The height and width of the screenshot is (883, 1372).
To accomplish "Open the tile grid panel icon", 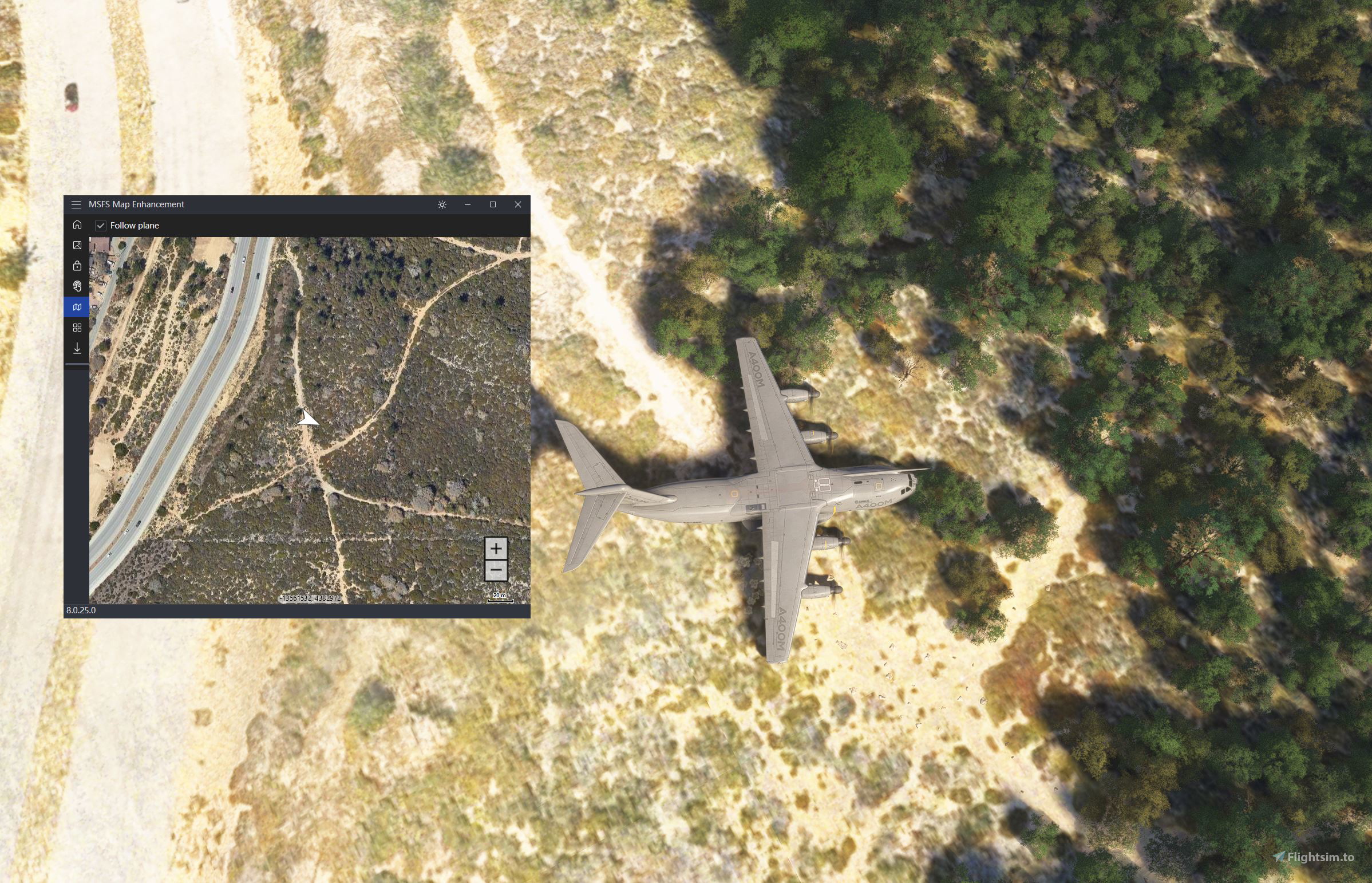I will [x=77, y=328].
